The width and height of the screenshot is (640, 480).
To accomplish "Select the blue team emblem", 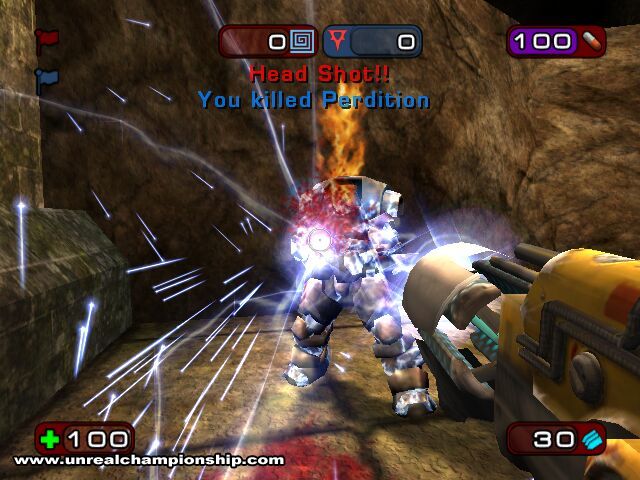I will (x=341, y=42).
